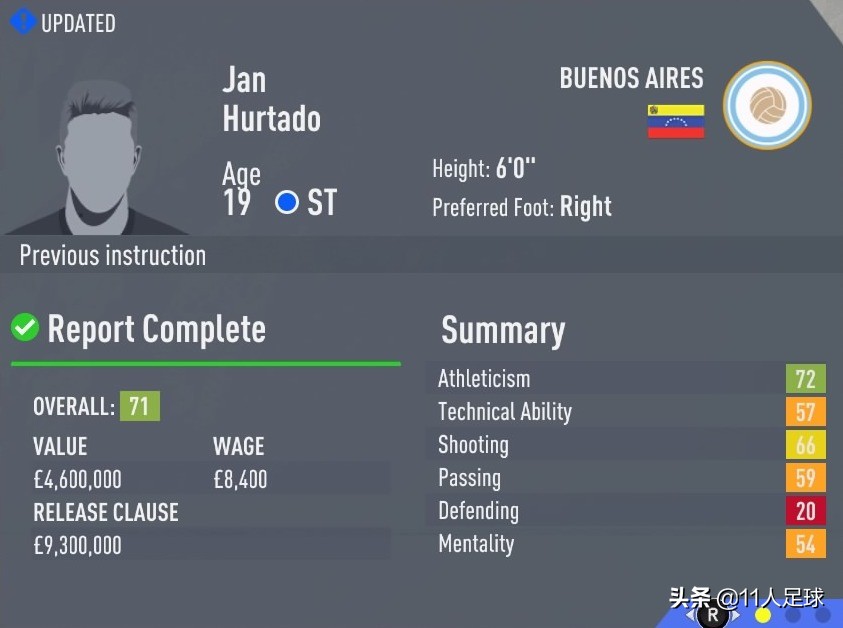Click the Venezuela flag icon
Viewport: 843px width, 628px height.
(676, 121)
